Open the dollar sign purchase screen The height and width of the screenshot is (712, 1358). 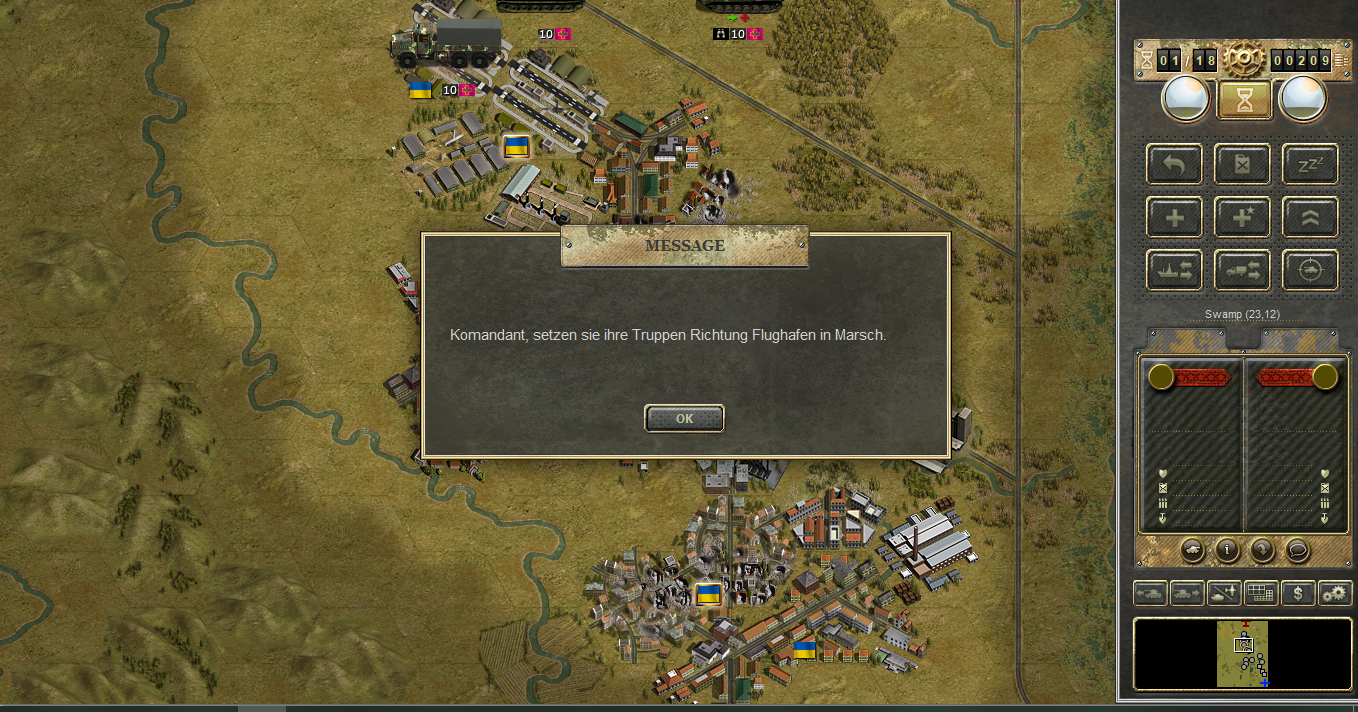(x=1298, y=593)
